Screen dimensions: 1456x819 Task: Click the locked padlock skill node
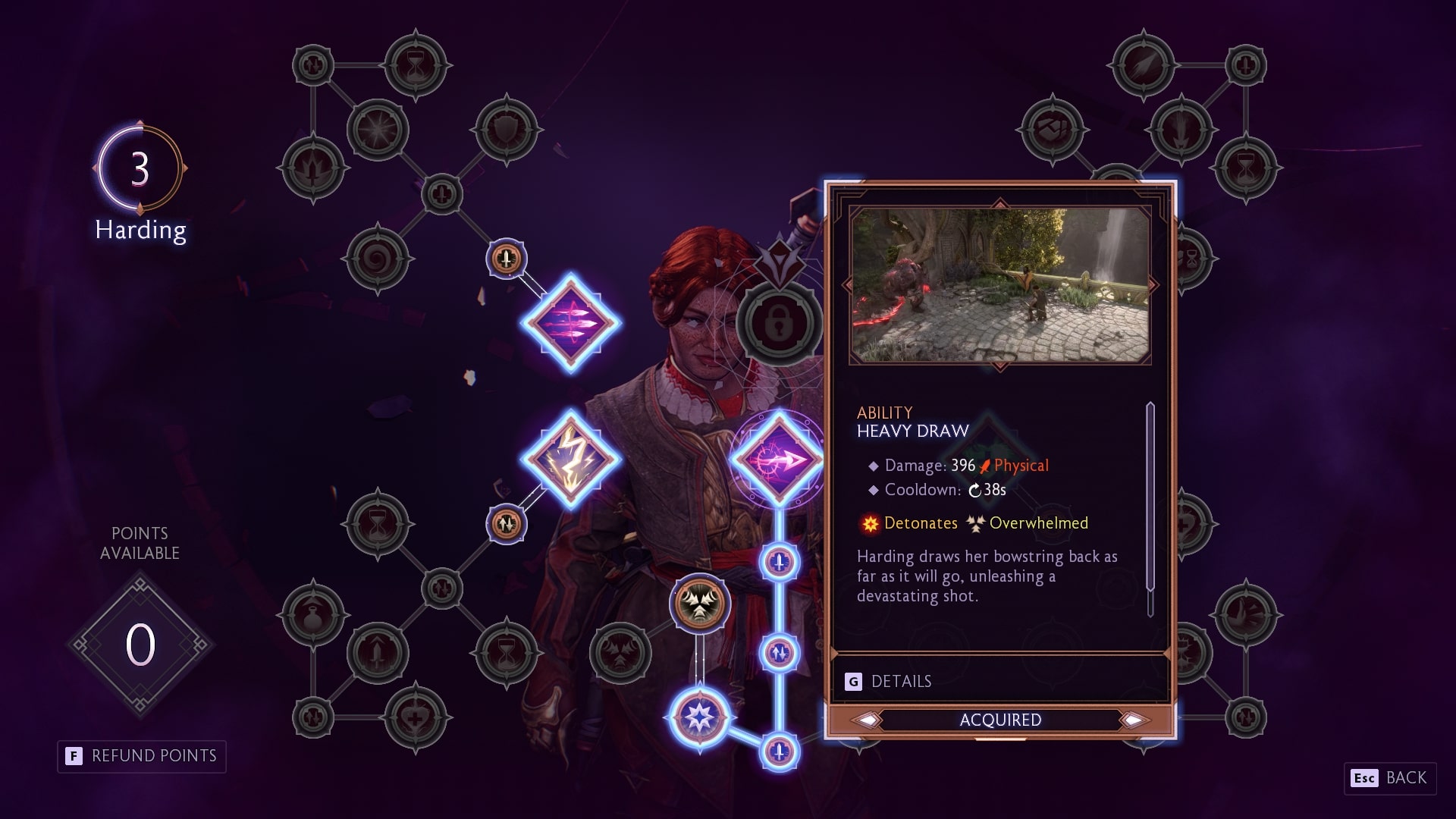779,323
